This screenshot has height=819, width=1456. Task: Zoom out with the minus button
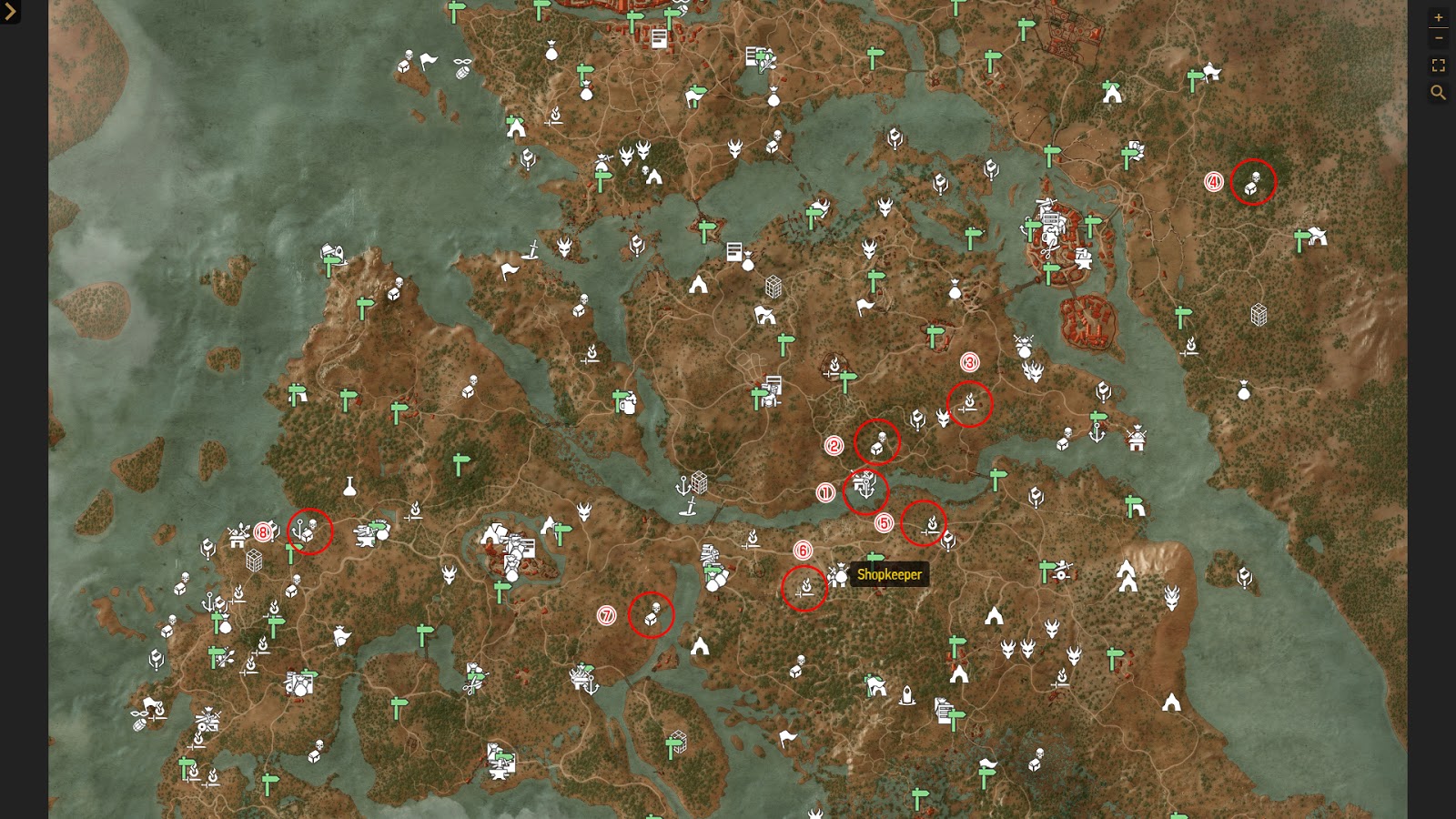click(x=1438, y=38)
